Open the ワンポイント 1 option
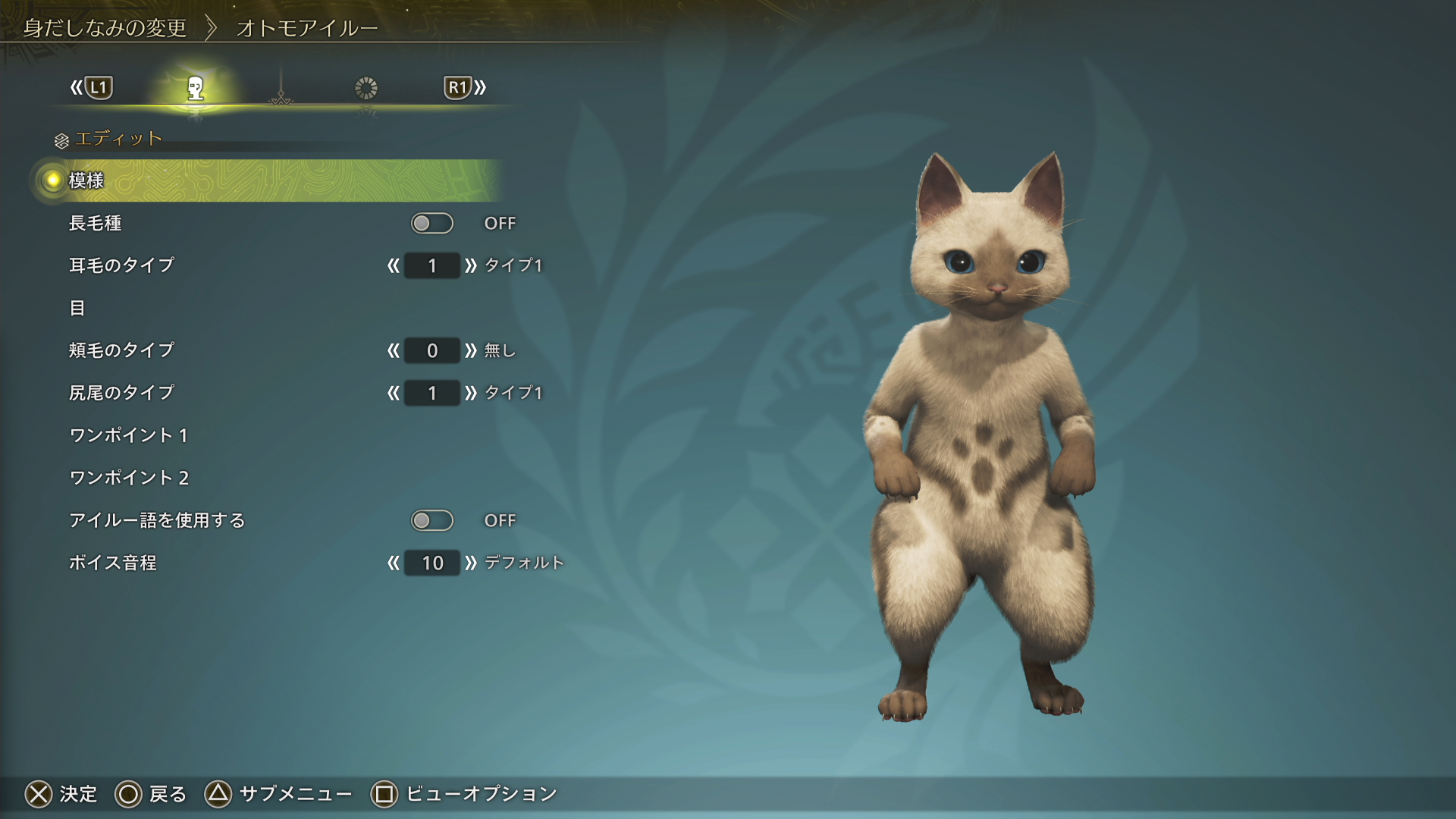 coord(128,435)
